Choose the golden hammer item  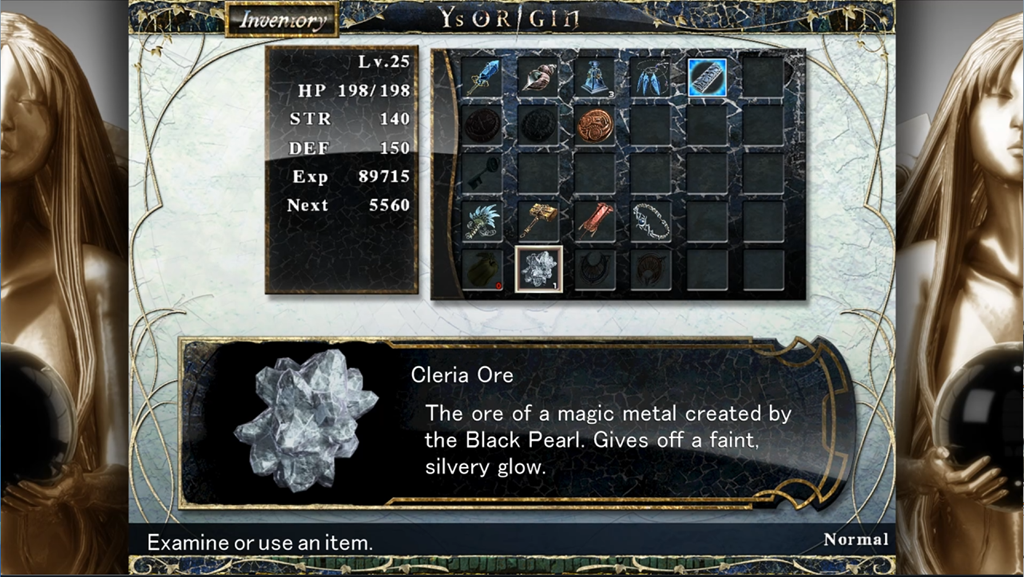(x=538, y=221)
